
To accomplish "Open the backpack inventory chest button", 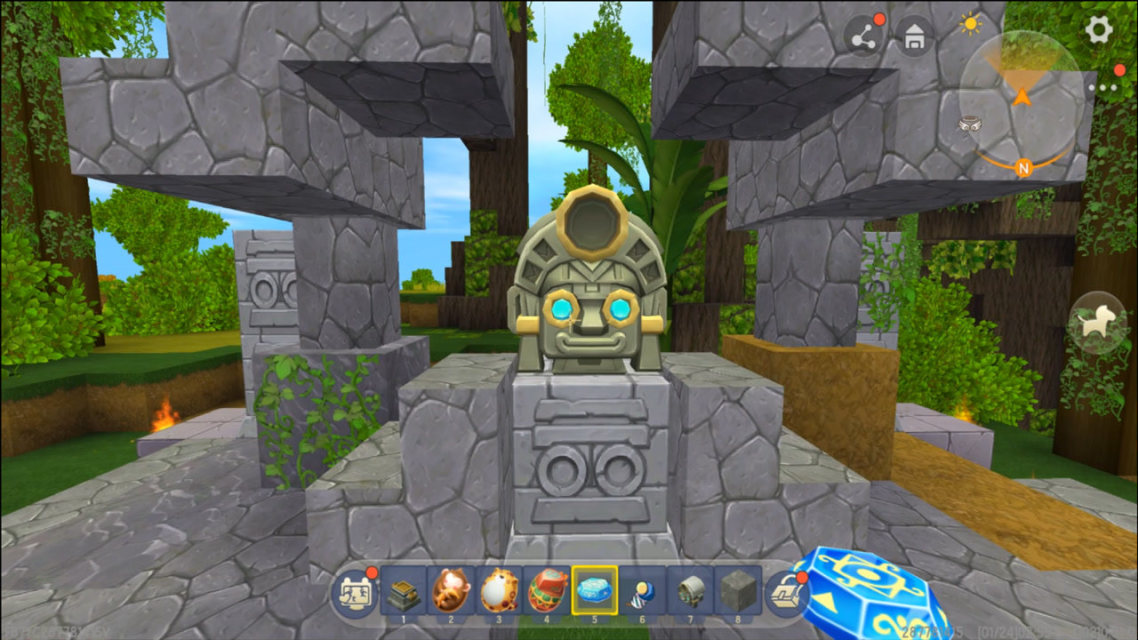I will 787,592.
